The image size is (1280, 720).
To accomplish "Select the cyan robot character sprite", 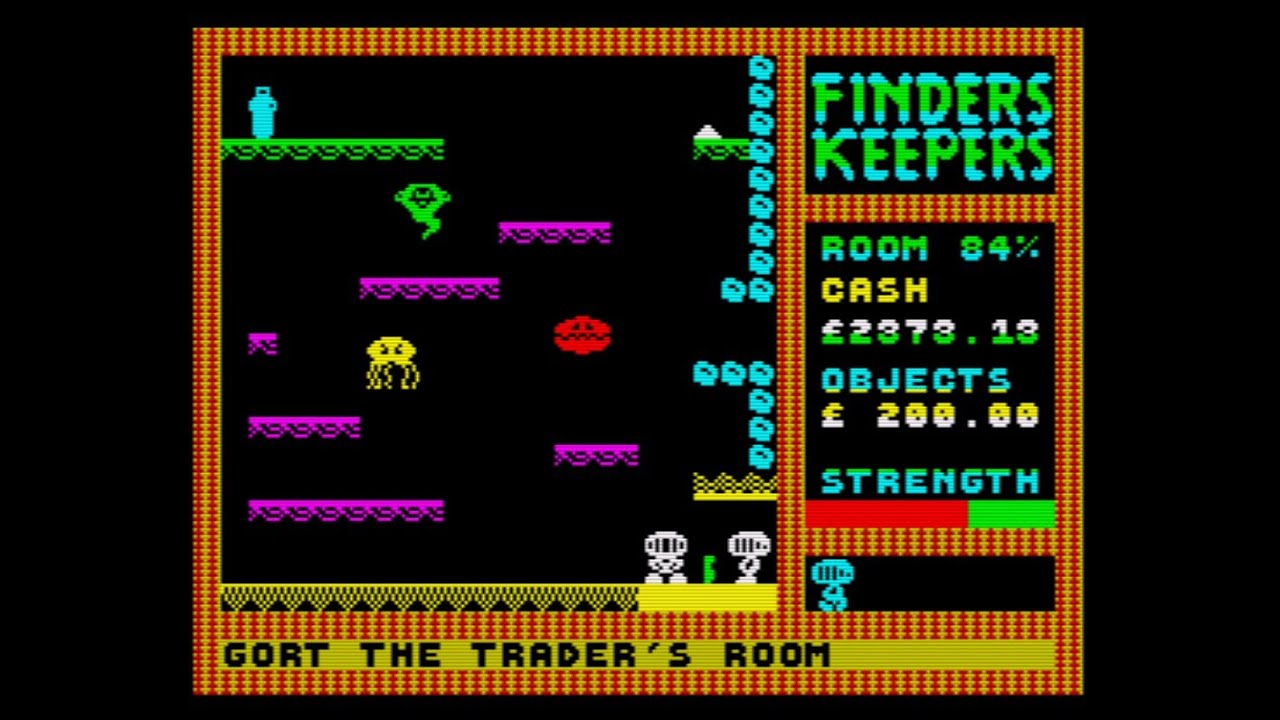I will coord(261,110).
